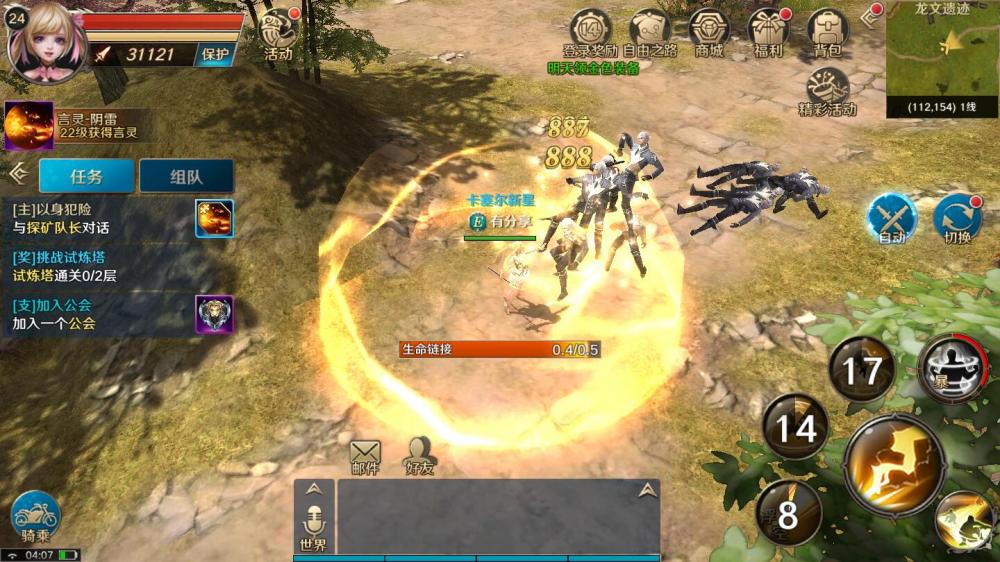Open the 好友 friends list
This screenshot has height=562, width=1000.
pyautogui.click(x=420, y=457)
